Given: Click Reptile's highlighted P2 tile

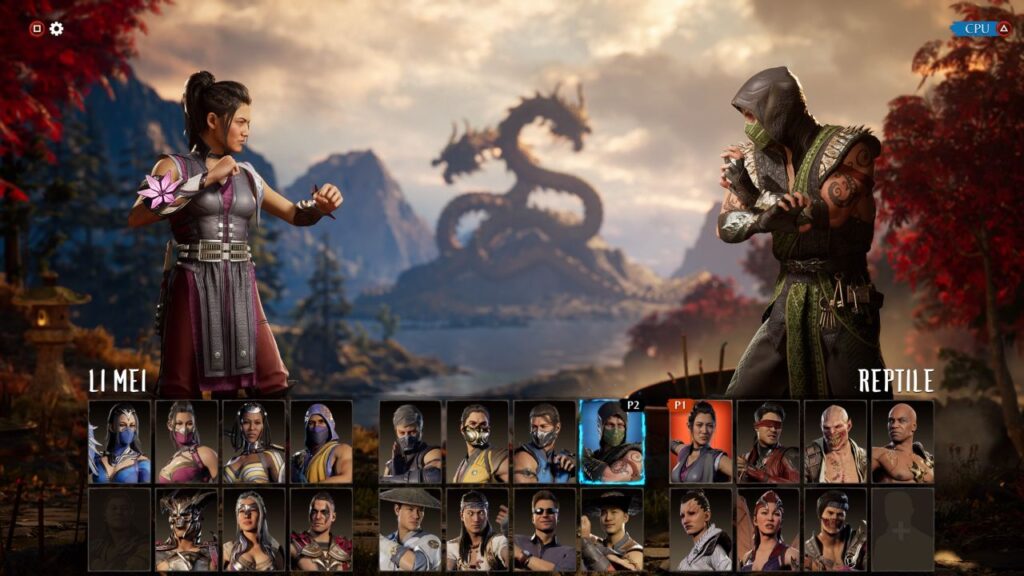Looking at the screenshot, I should (x=612, y=442).
